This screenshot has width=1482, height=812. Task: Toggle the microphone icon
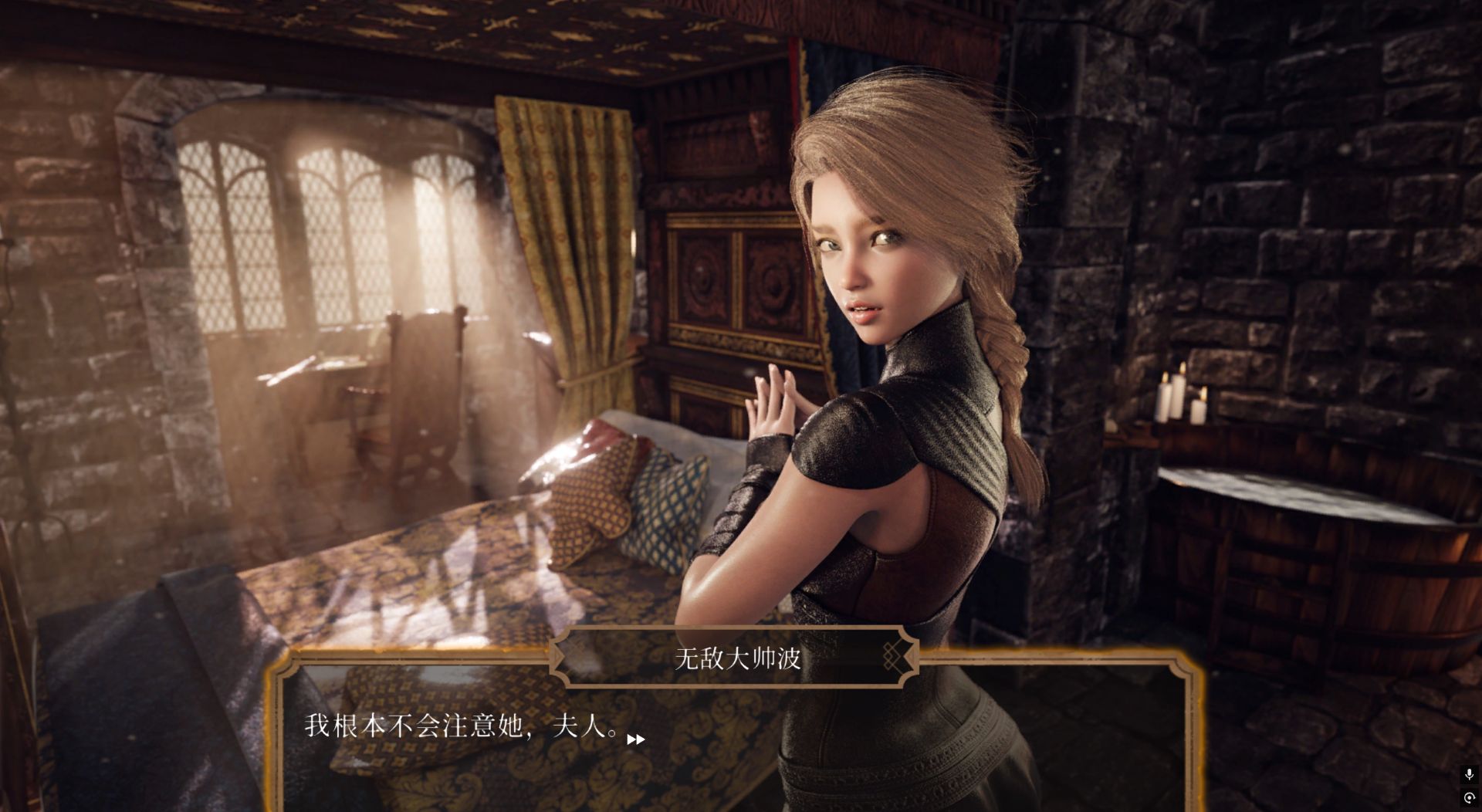tap(1469, 774)
